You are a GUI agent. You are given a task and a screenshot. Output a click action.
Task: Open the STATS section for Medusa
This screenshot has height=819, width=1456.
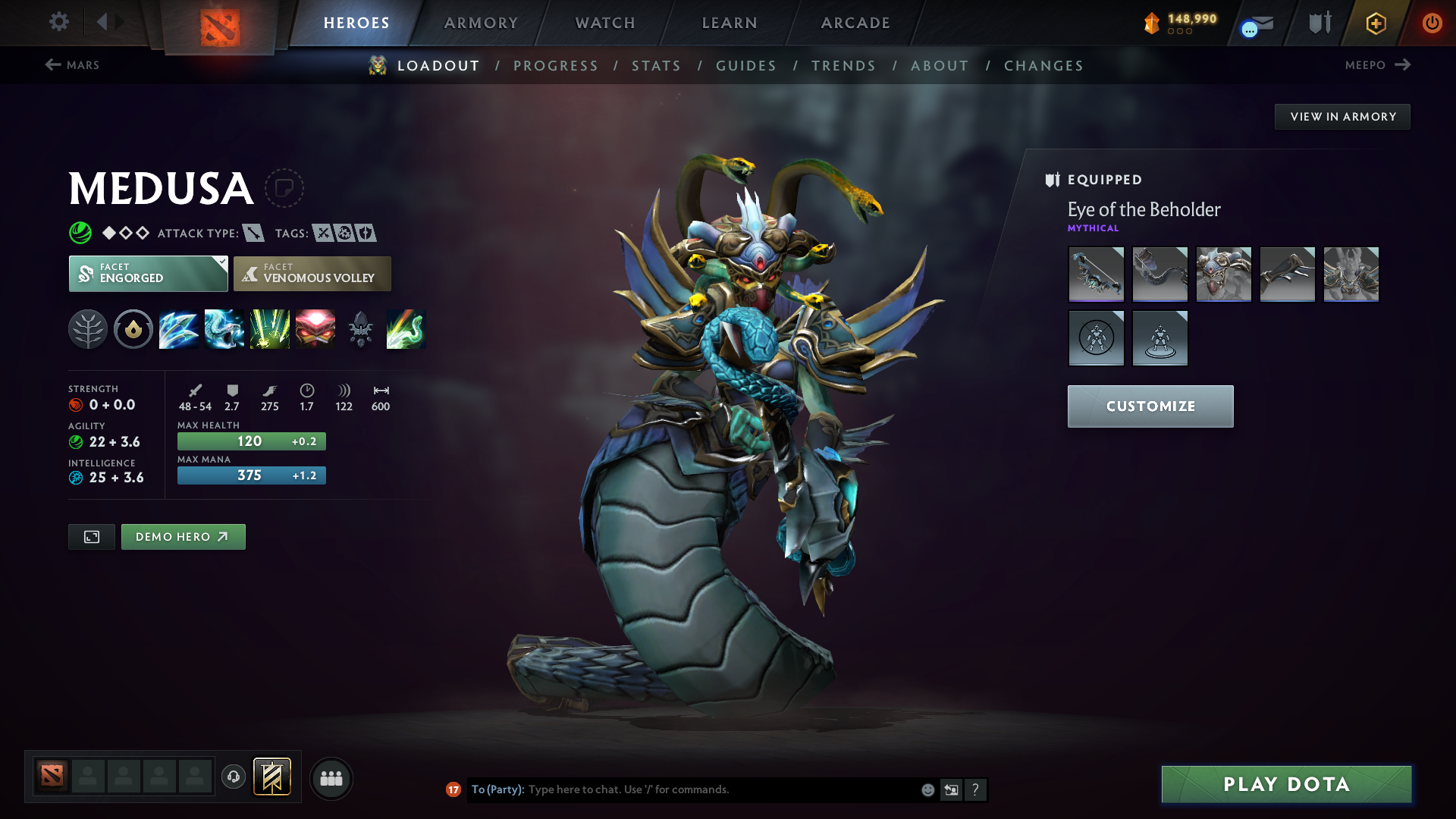click(656, 65)
